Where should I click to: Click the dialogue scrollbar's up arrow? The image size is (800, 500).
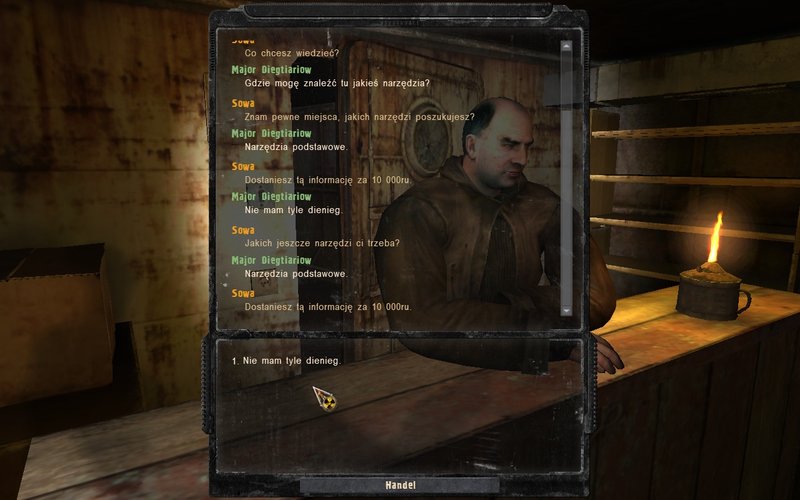[x=566, y=45]
